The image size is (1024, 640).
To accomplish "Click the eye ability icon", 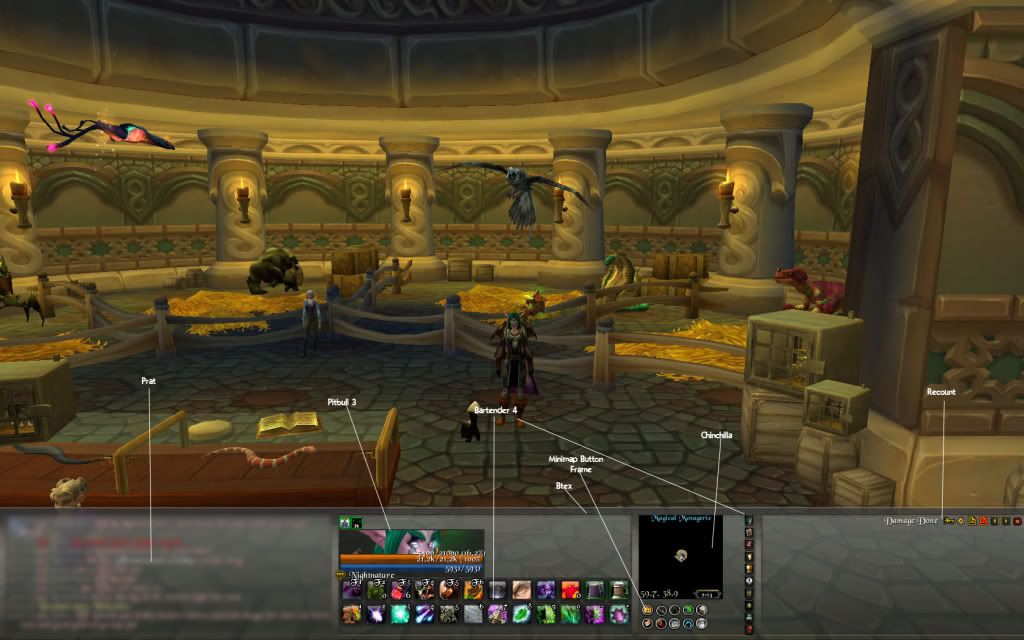I will pyautogui.click(x=522, y=590).
